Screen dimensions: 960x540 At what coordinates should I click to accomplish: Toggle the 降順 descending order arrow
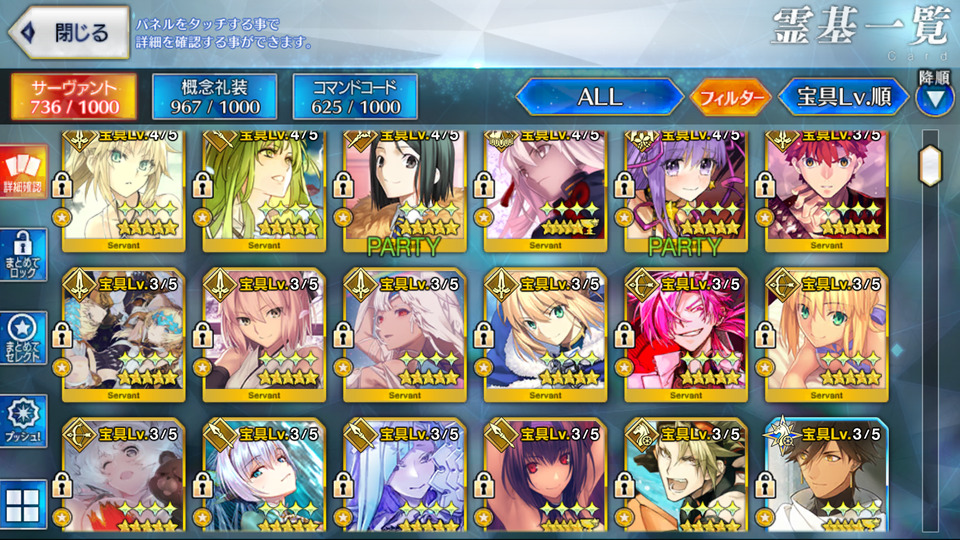click(935, 98)
